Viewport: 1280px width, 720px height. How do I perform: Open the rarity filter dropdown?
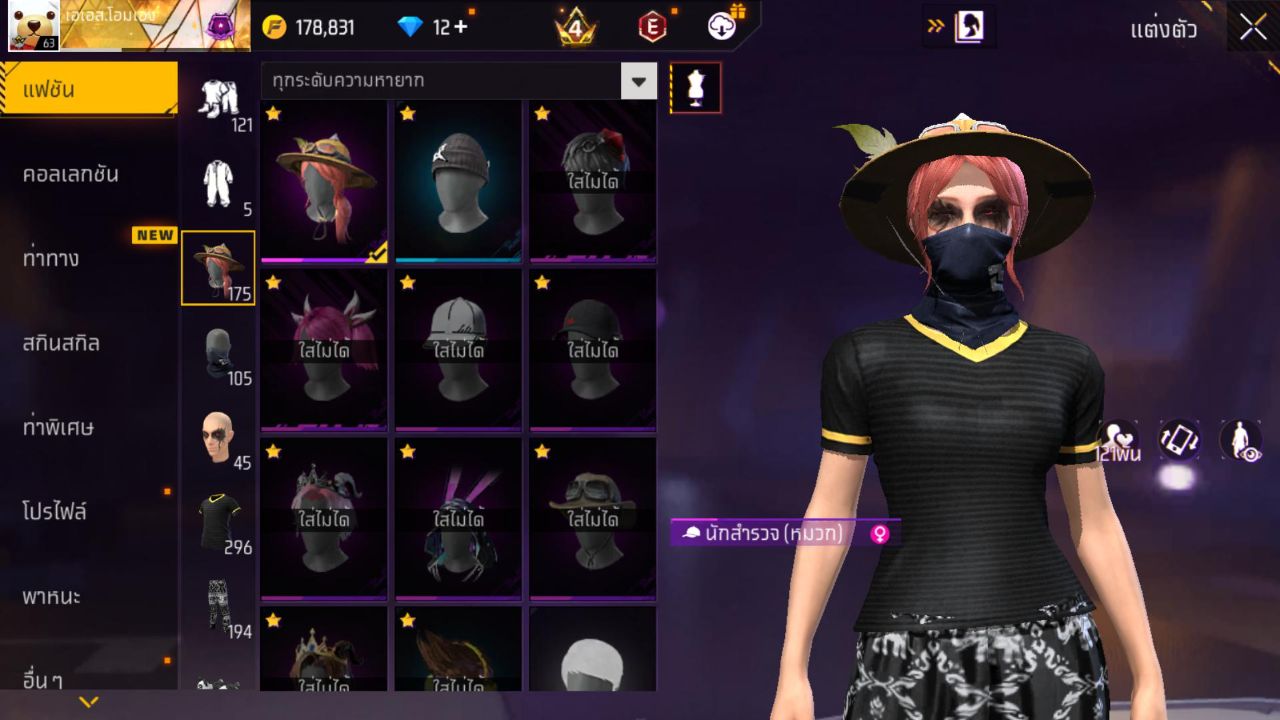640,81
